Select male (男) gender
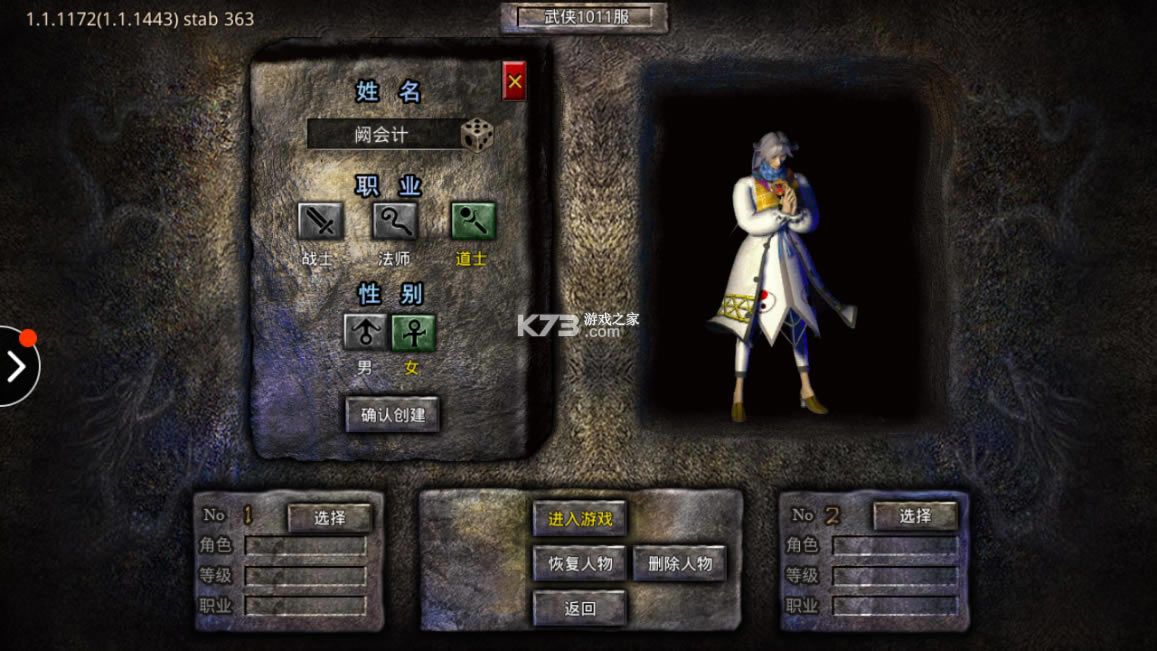Screen dimensions: 1157x651 coord(366,332)
